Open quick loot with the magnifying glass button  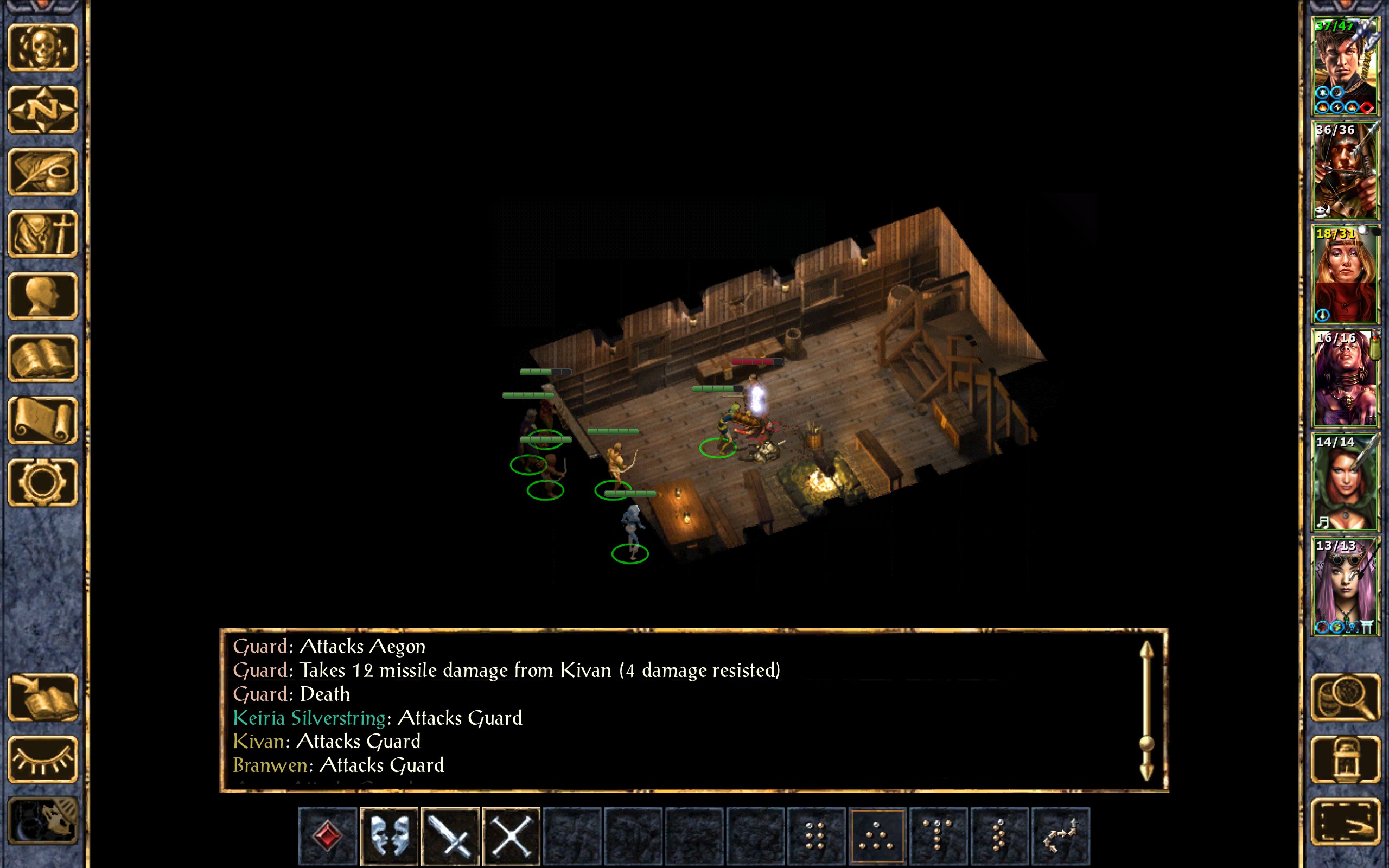[x=1345, y=697]
